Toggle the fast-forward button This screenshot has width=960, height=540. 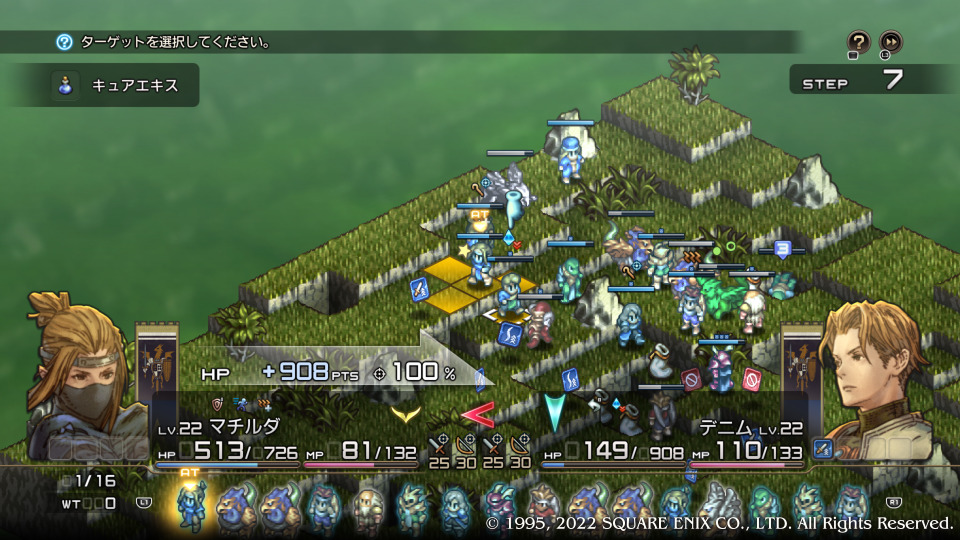pyautogui.click(x=890, y=42)
